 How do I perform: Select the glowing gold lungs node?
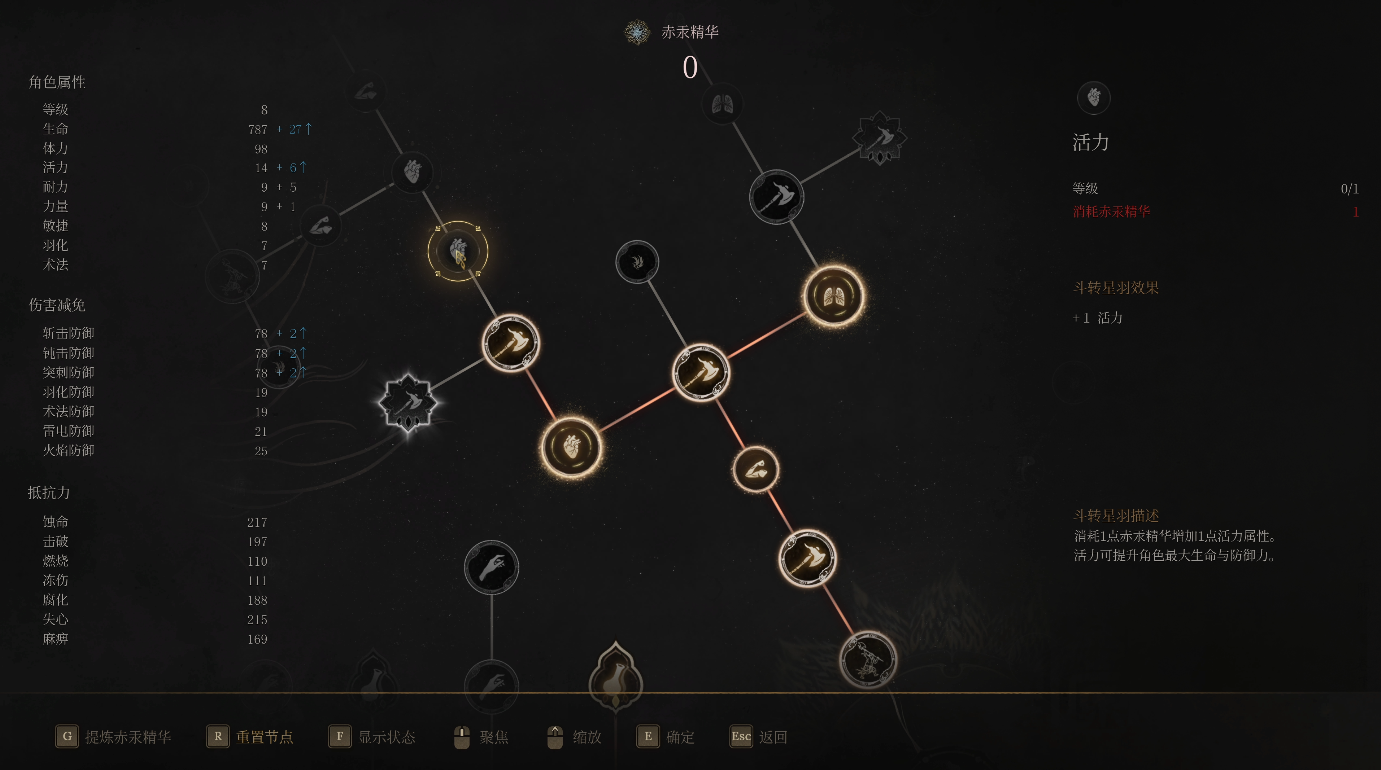point(833,296)
